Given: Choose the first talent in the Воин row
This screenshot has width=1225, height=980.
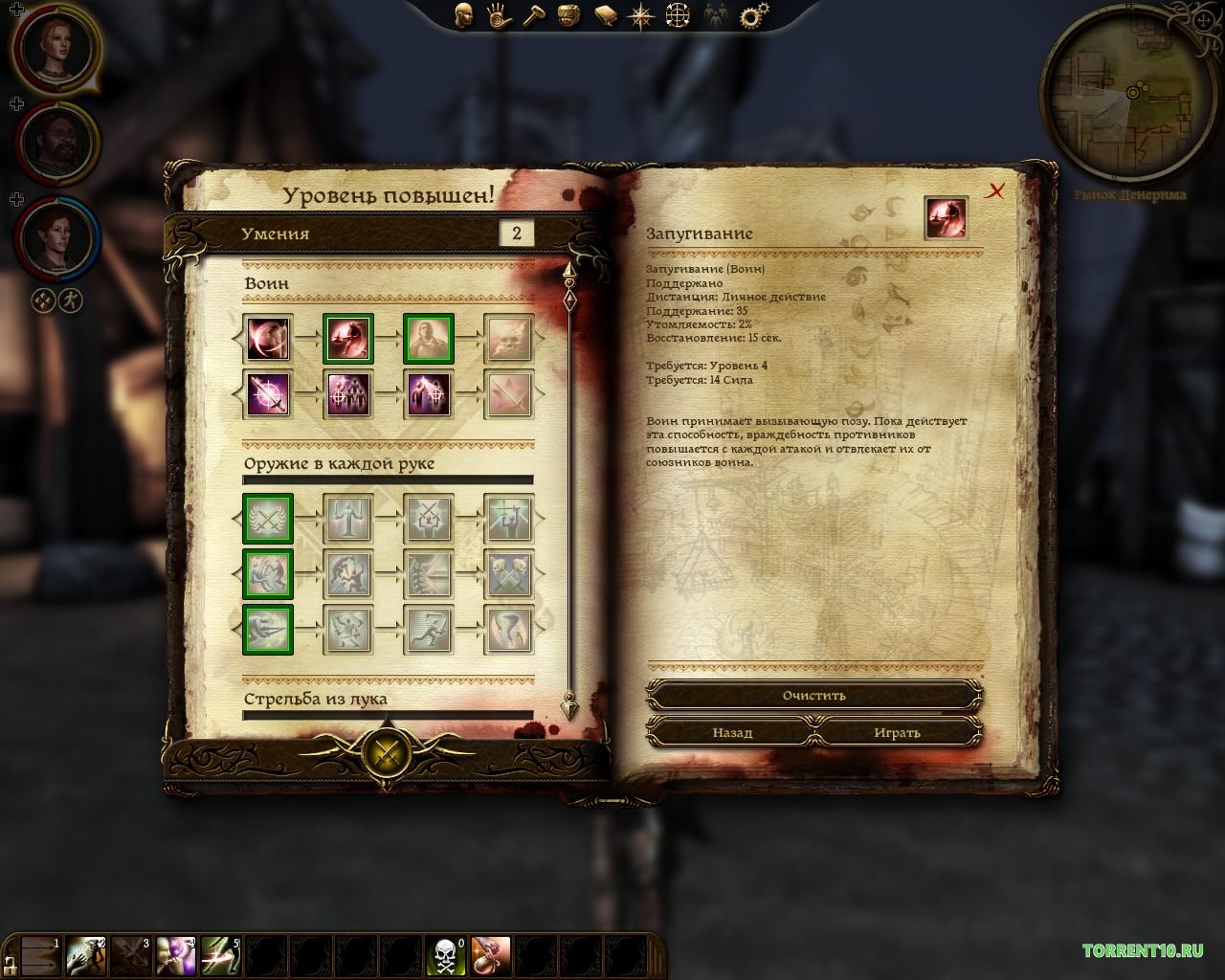Looking at the screenshot, I should (x=267, y=339).
